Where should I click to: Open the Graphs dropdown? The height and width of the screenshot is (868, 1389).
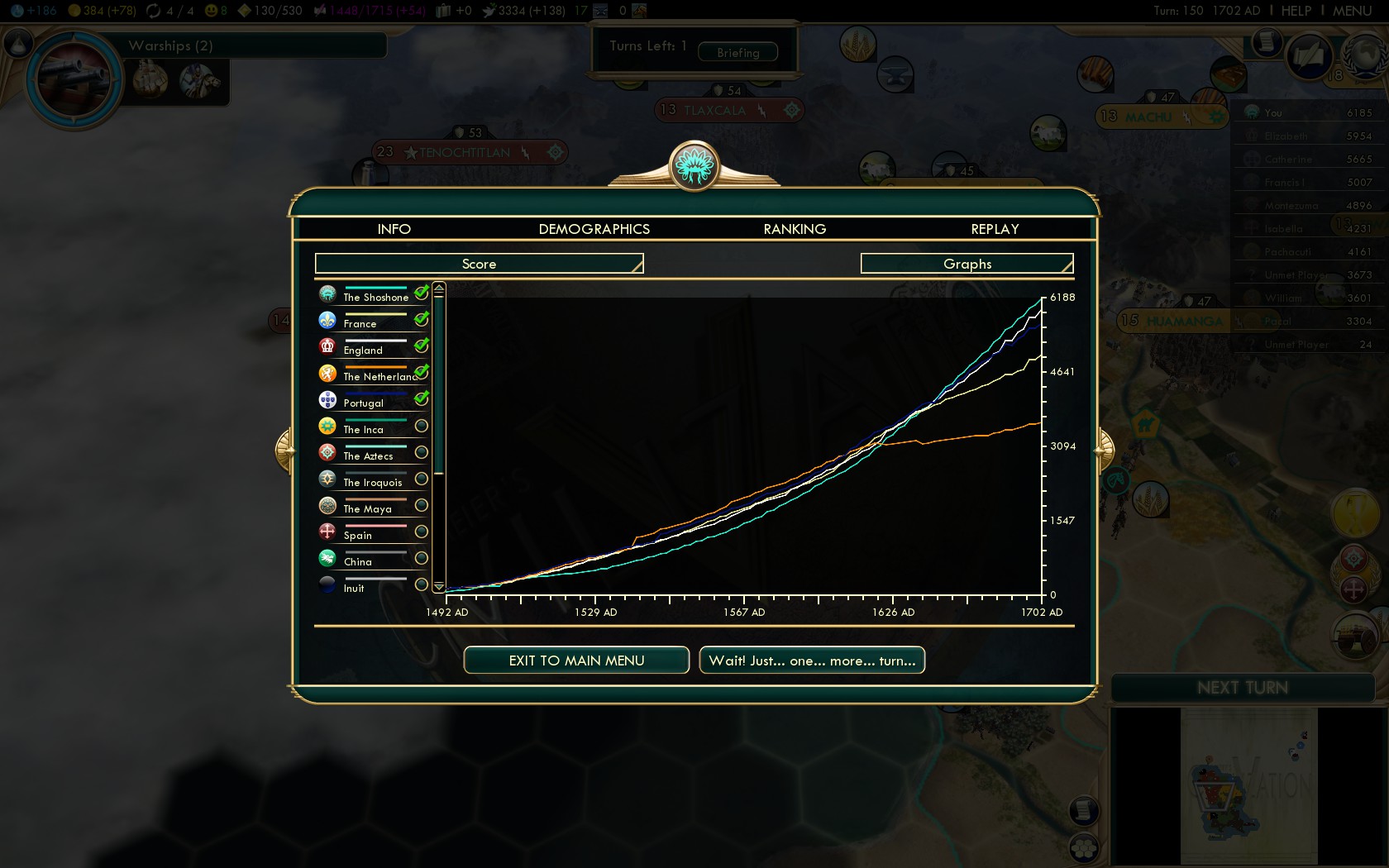pyautogui.click(x=967, y=264)
